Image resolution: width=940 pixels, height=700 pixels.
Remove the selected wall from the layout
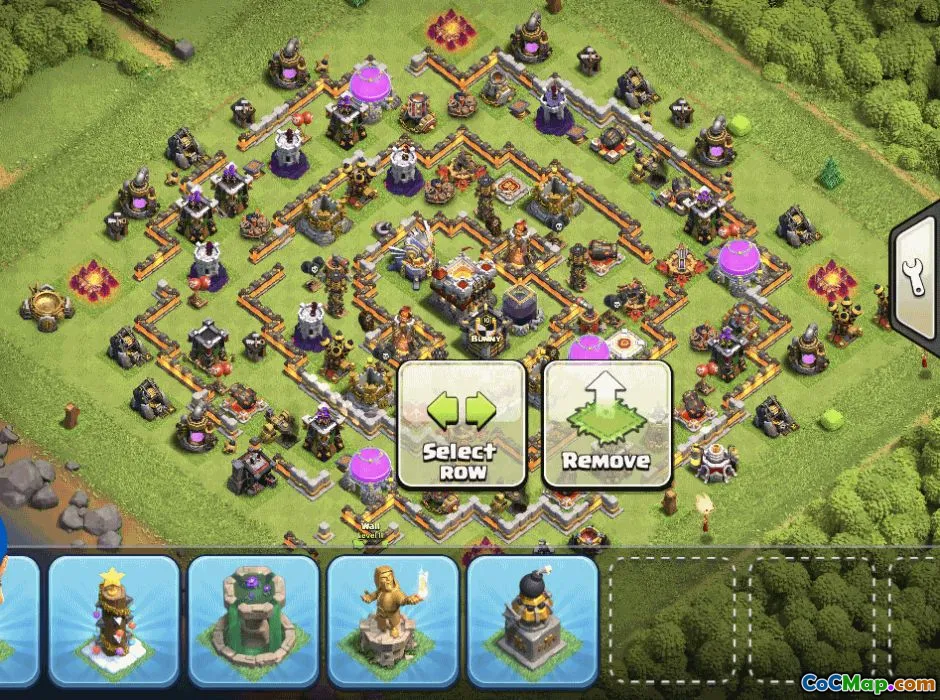click(606, 424)
